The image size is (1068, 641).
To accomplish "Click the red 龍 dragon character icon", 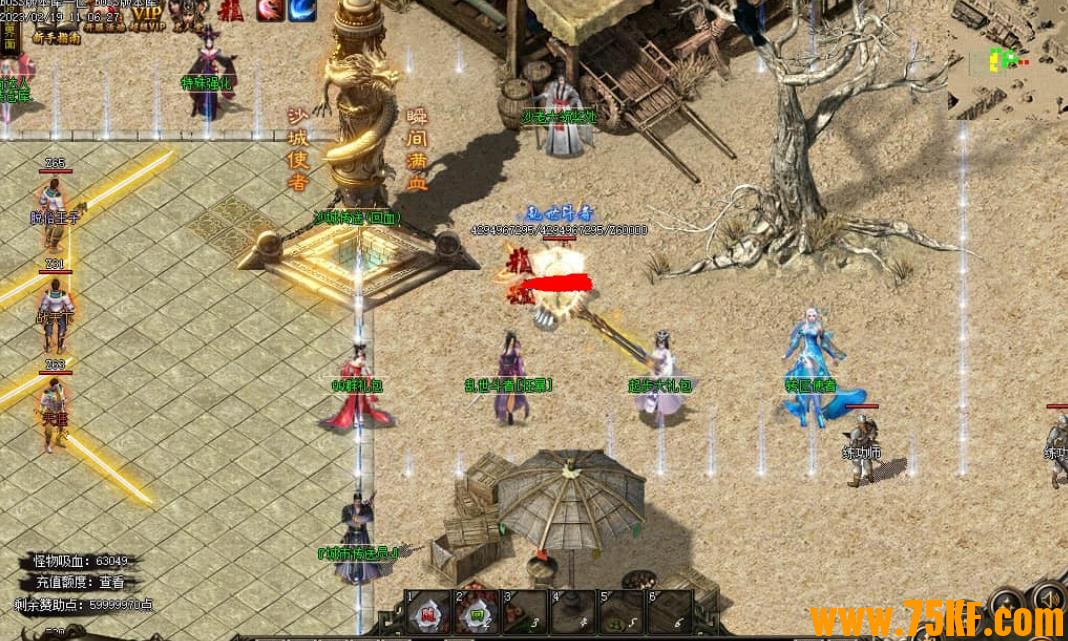I will [x=230, y=9].
